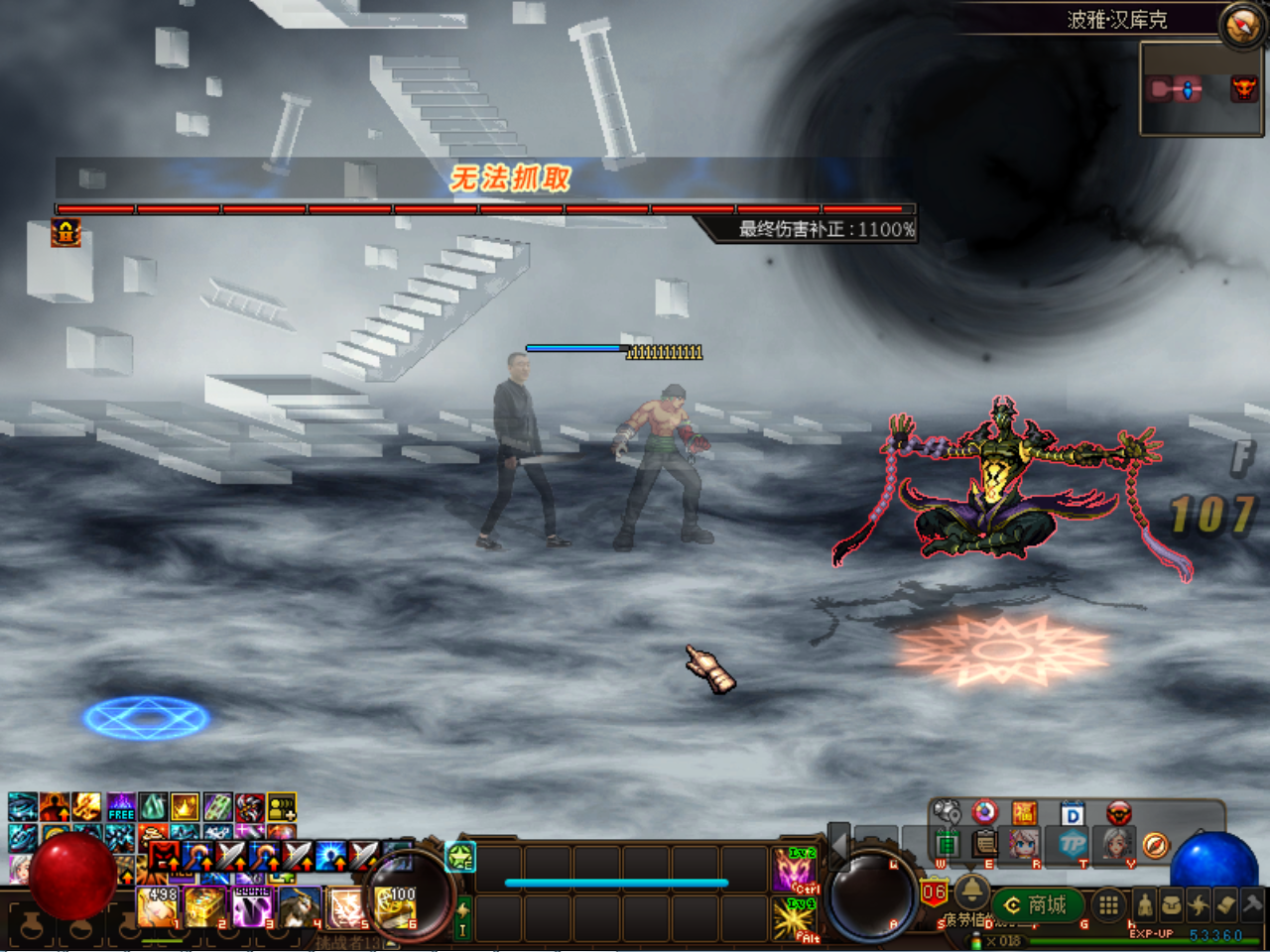
Task: Click the blue TP icon
Action: click(1073, 844)
